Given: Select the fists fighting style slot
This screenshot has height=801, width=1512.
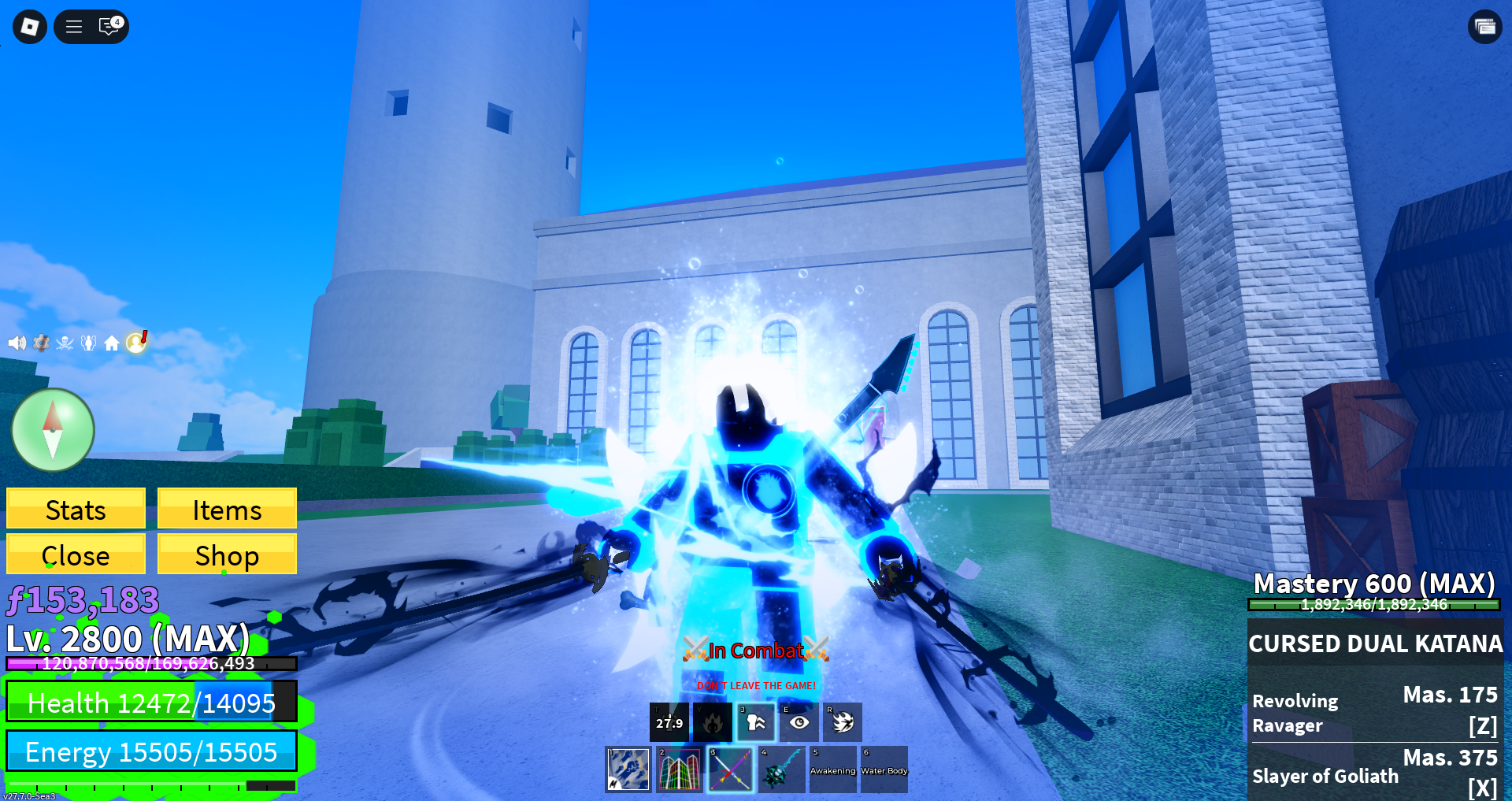Looking at the screenshot, I should [x=628, y=769].
